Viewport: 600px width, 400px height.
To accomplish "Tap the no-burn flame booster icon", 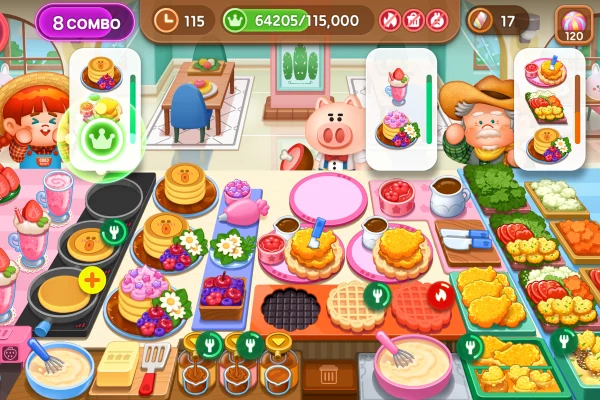I will (x=389, y=19).
